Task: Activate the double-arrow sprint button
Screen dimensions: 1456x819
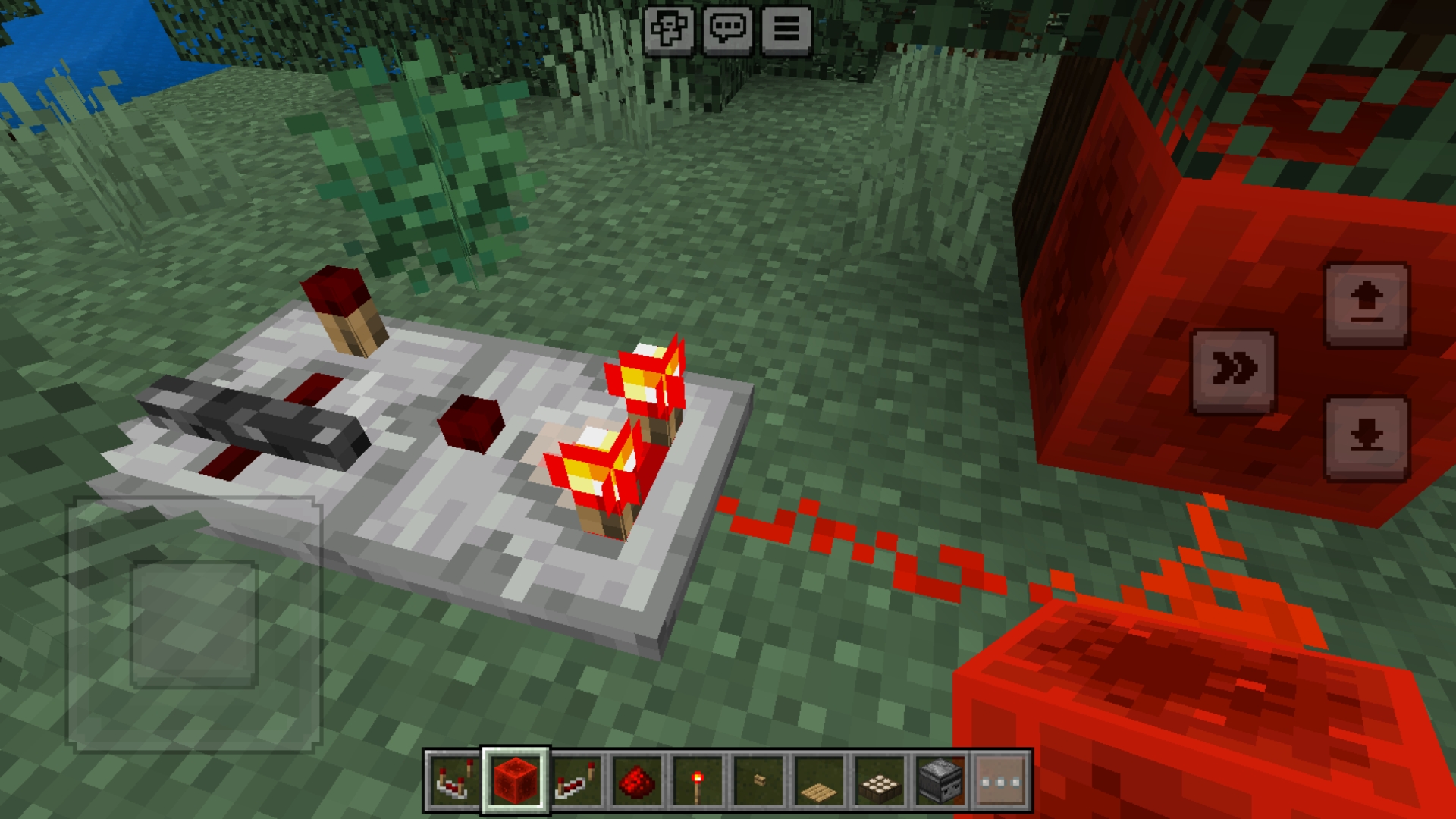Action: coord(1234,371)
